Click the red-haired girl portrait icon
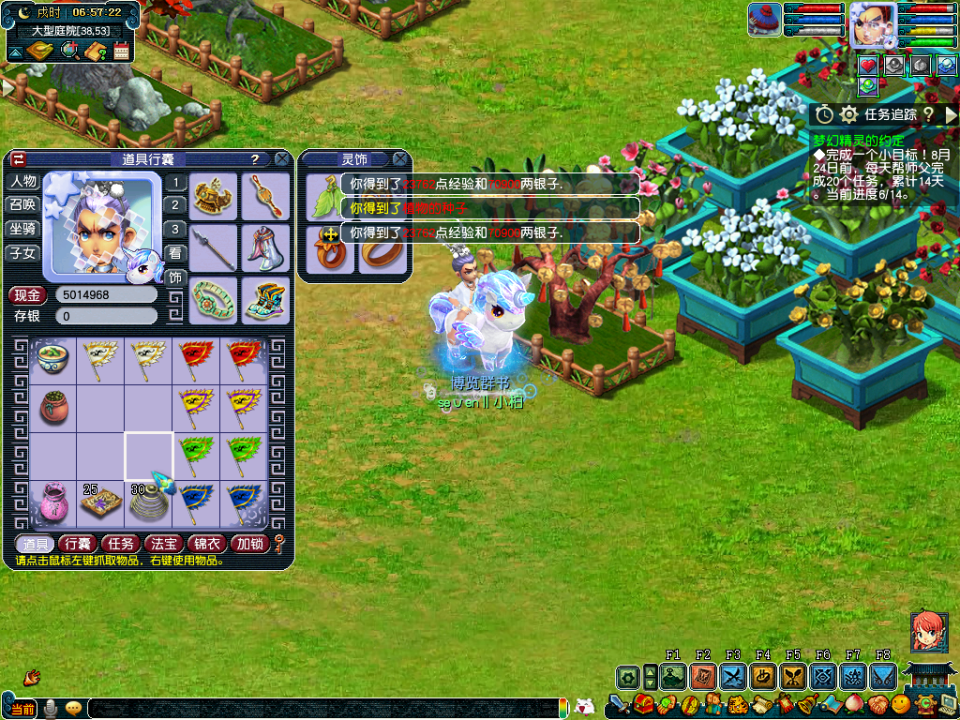 929,631
